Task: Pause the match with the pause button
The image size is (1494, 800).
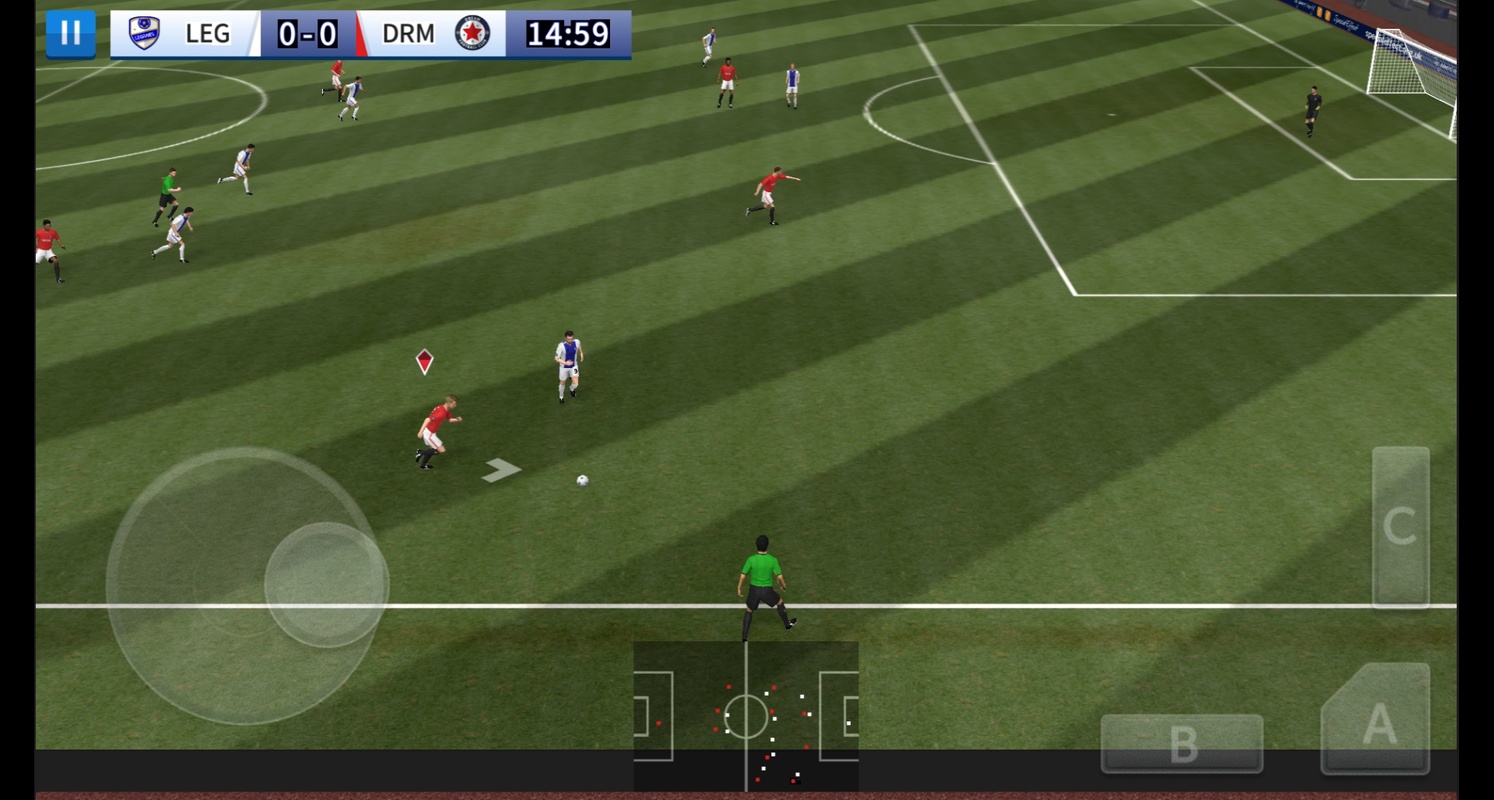Action: (x=70, y=34)
